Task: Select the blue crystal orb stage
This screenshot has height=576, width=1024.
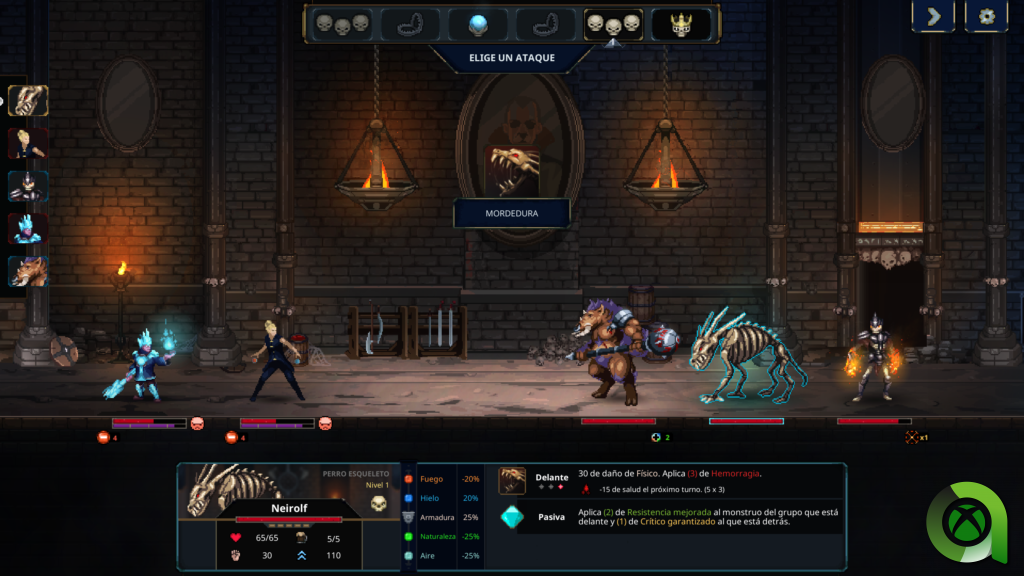Action: (x=477, y=24)
